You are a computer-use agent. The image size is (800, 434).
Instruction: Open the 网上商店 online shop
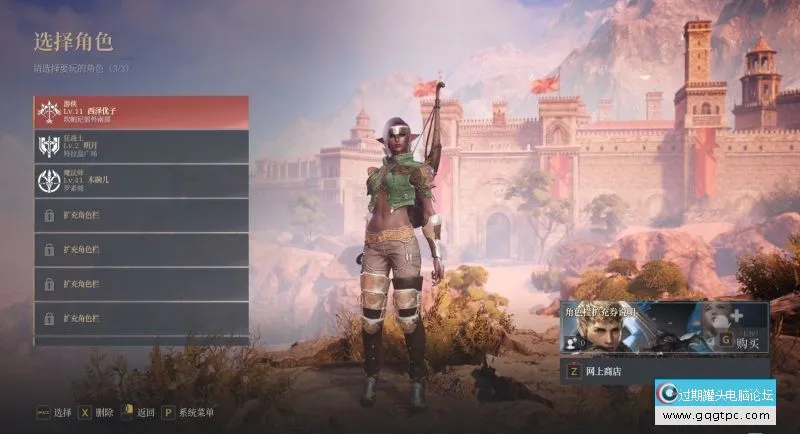(x=663, y=371)
